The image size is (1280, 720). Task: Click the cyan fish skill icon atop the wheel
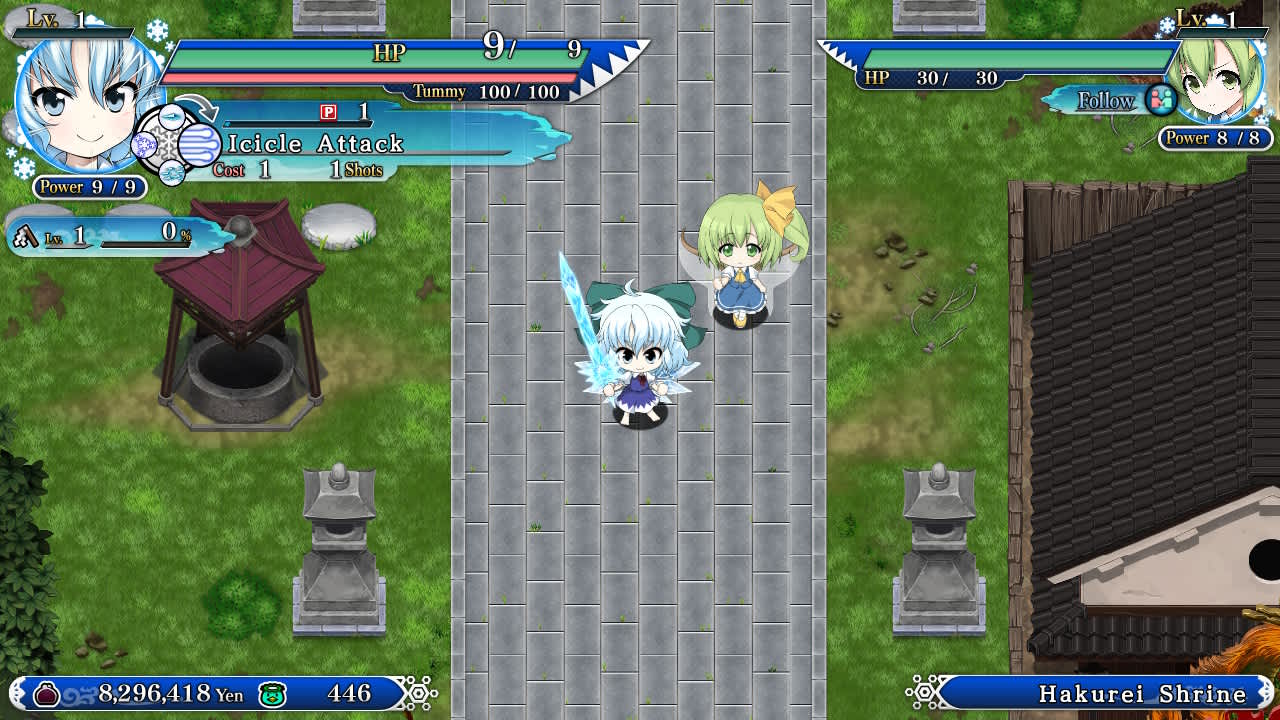[x=172, y=116]
